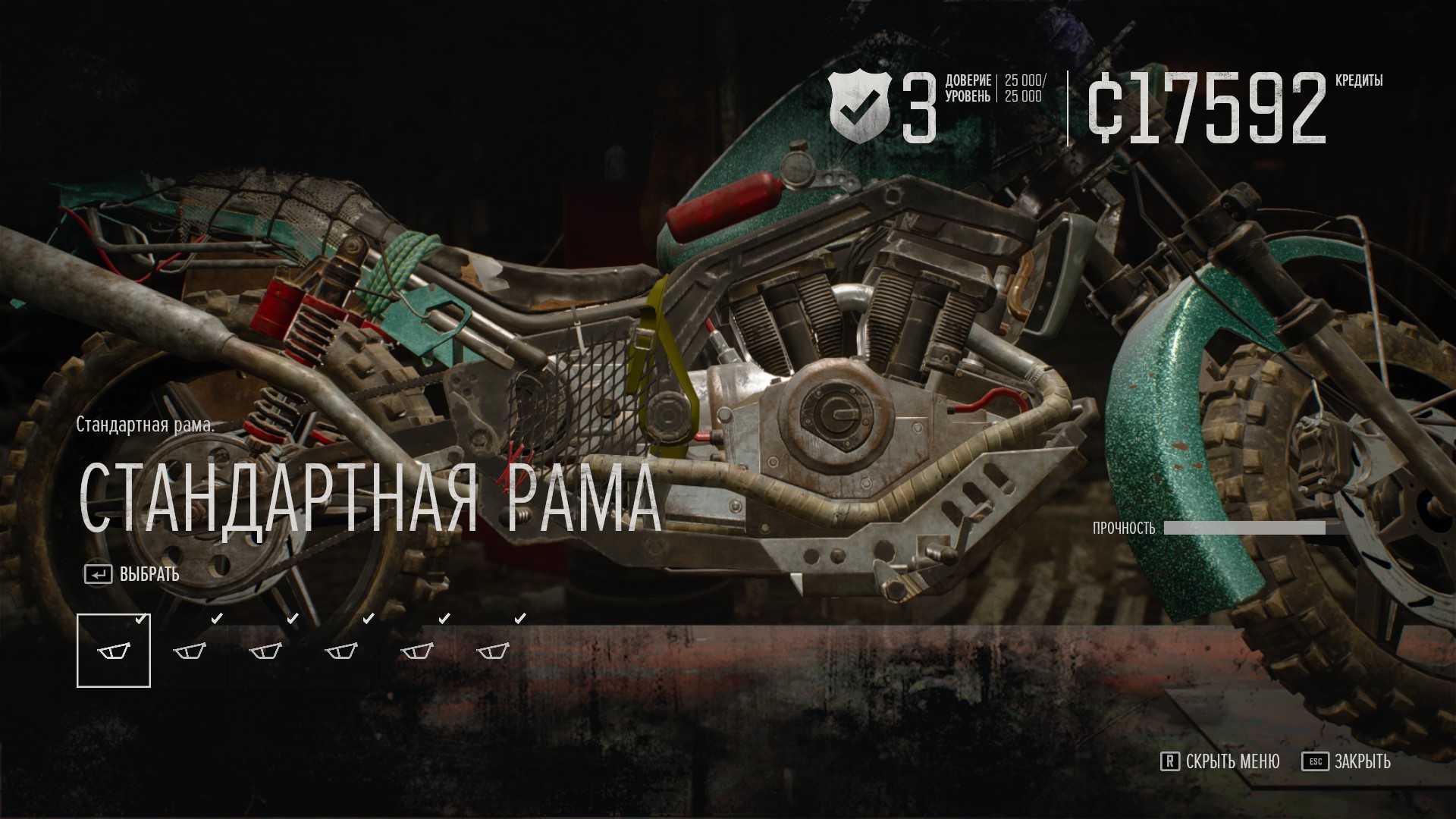Screen dimensions: 1456x819
Task: Select the highlighted standard frame slot
Action: (114, 651)
